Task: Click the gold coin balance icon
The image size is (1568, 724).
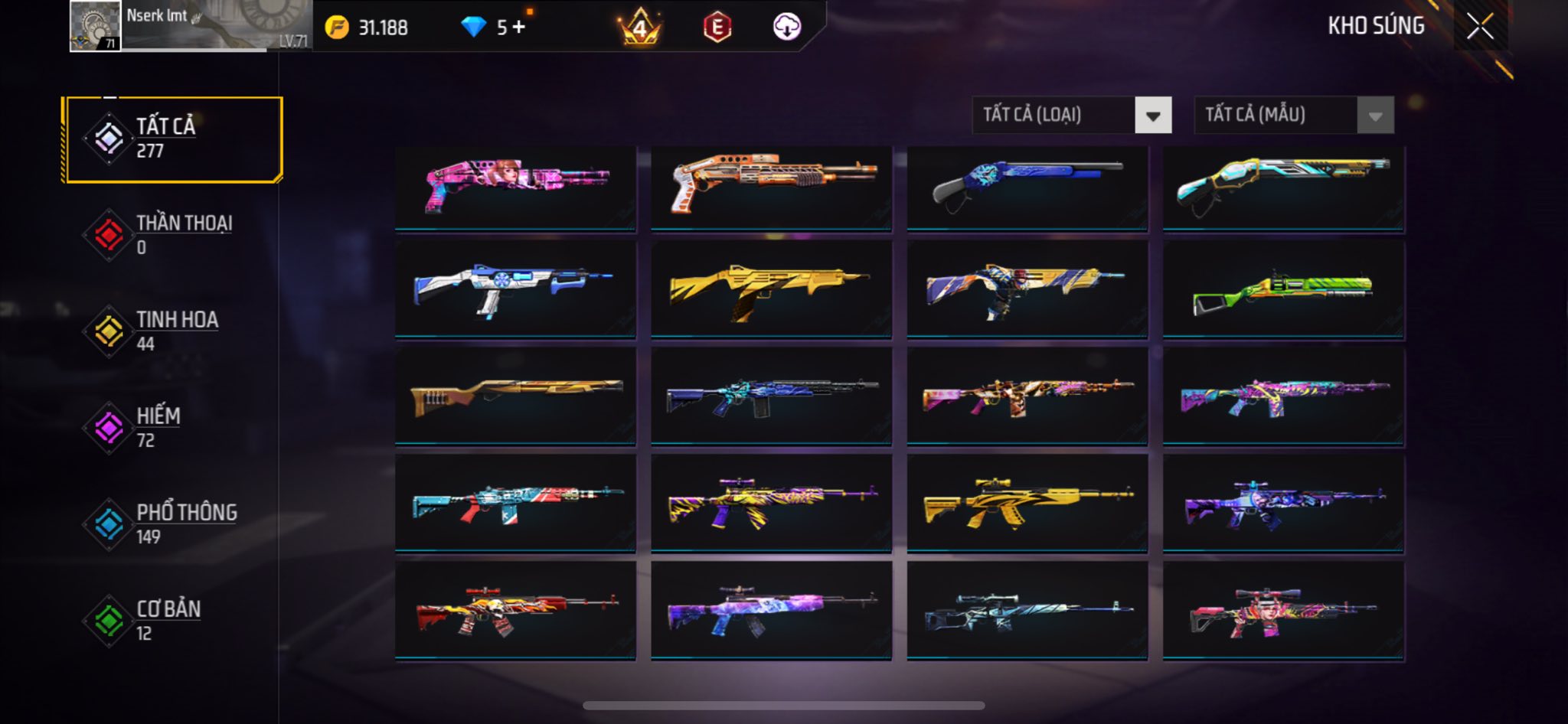Action: pyautogui.click(x=337, y=28)
